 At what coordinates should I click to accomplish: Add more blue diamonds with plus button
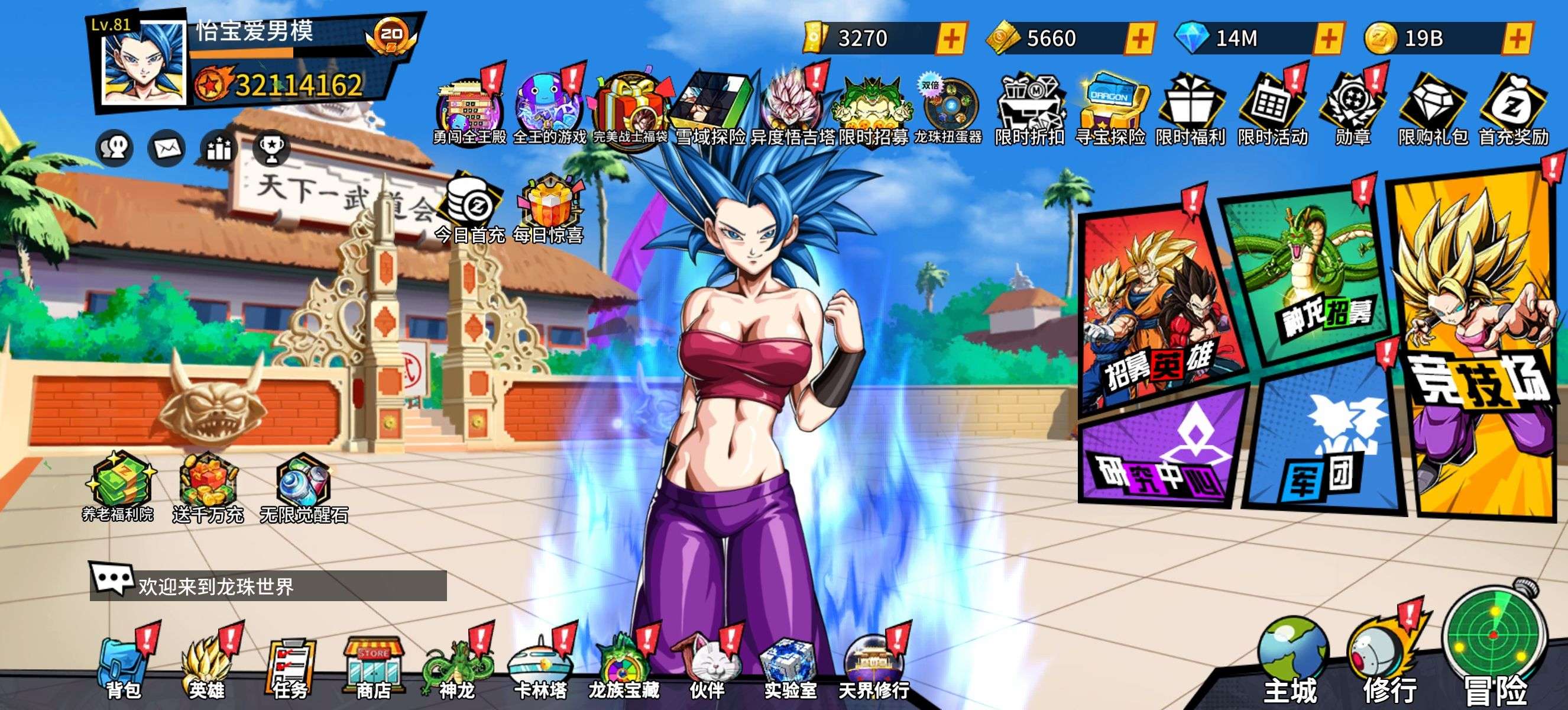[1328, 38]
